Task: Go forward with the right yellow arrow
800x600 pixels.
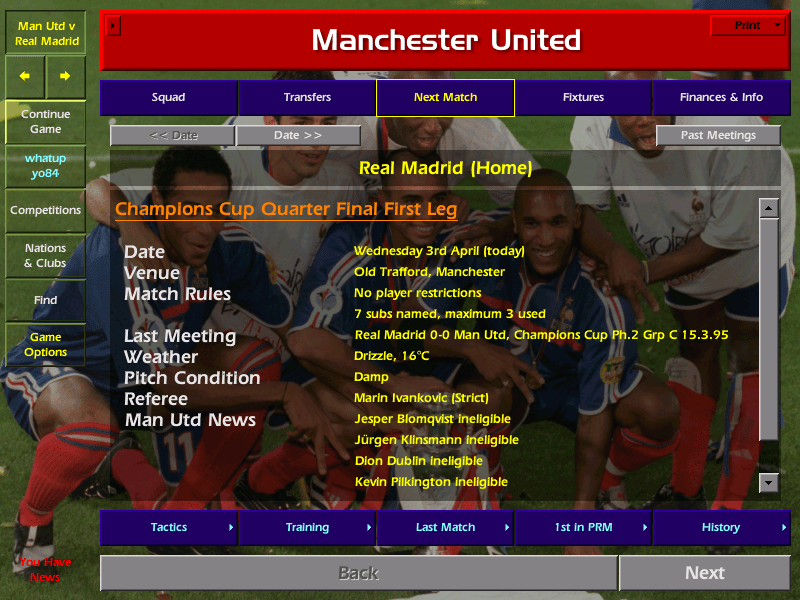Action: (x=65, y=76)
